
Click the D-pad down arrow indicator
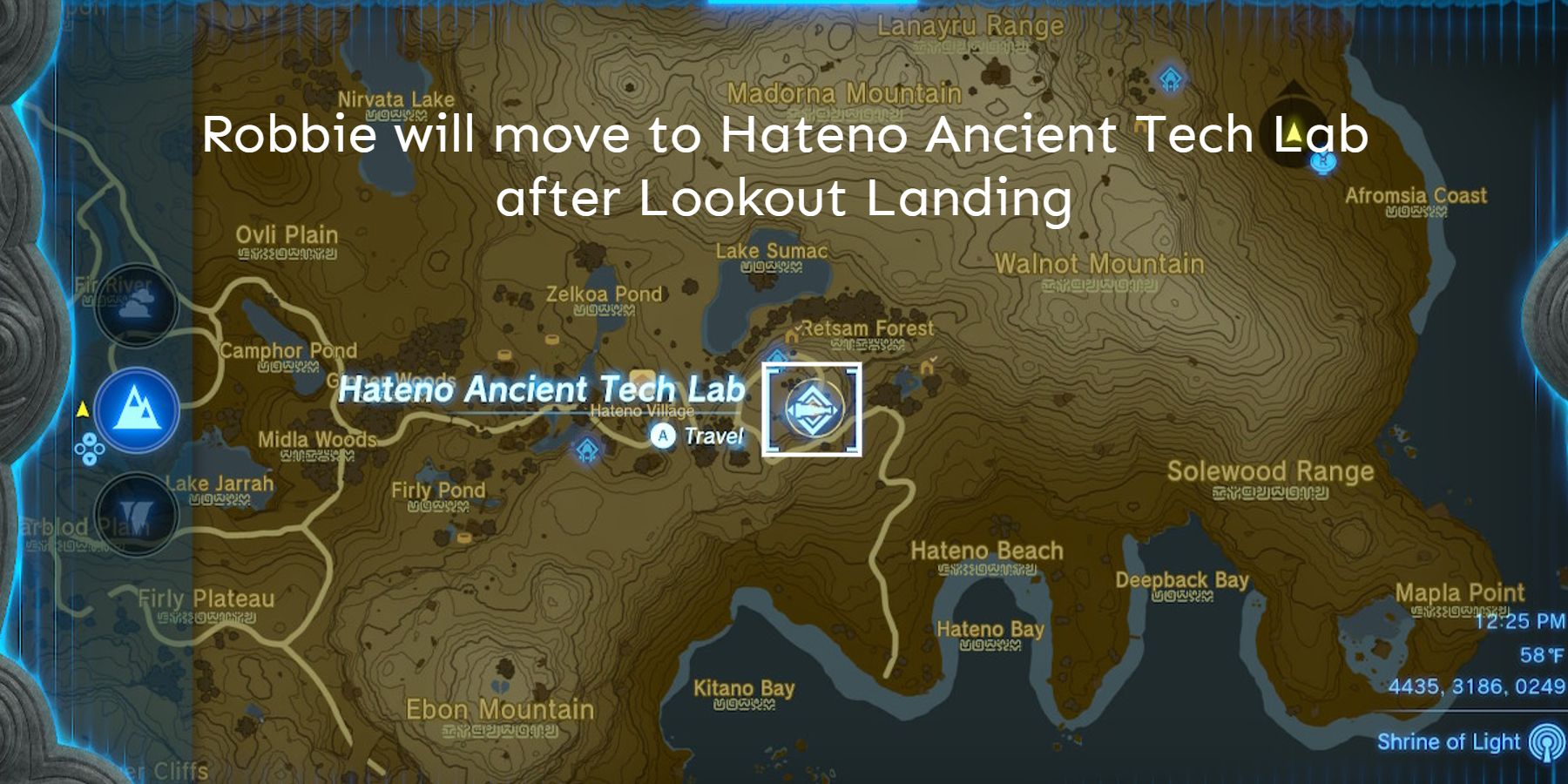pyautogui.click(x=90, y=459)
